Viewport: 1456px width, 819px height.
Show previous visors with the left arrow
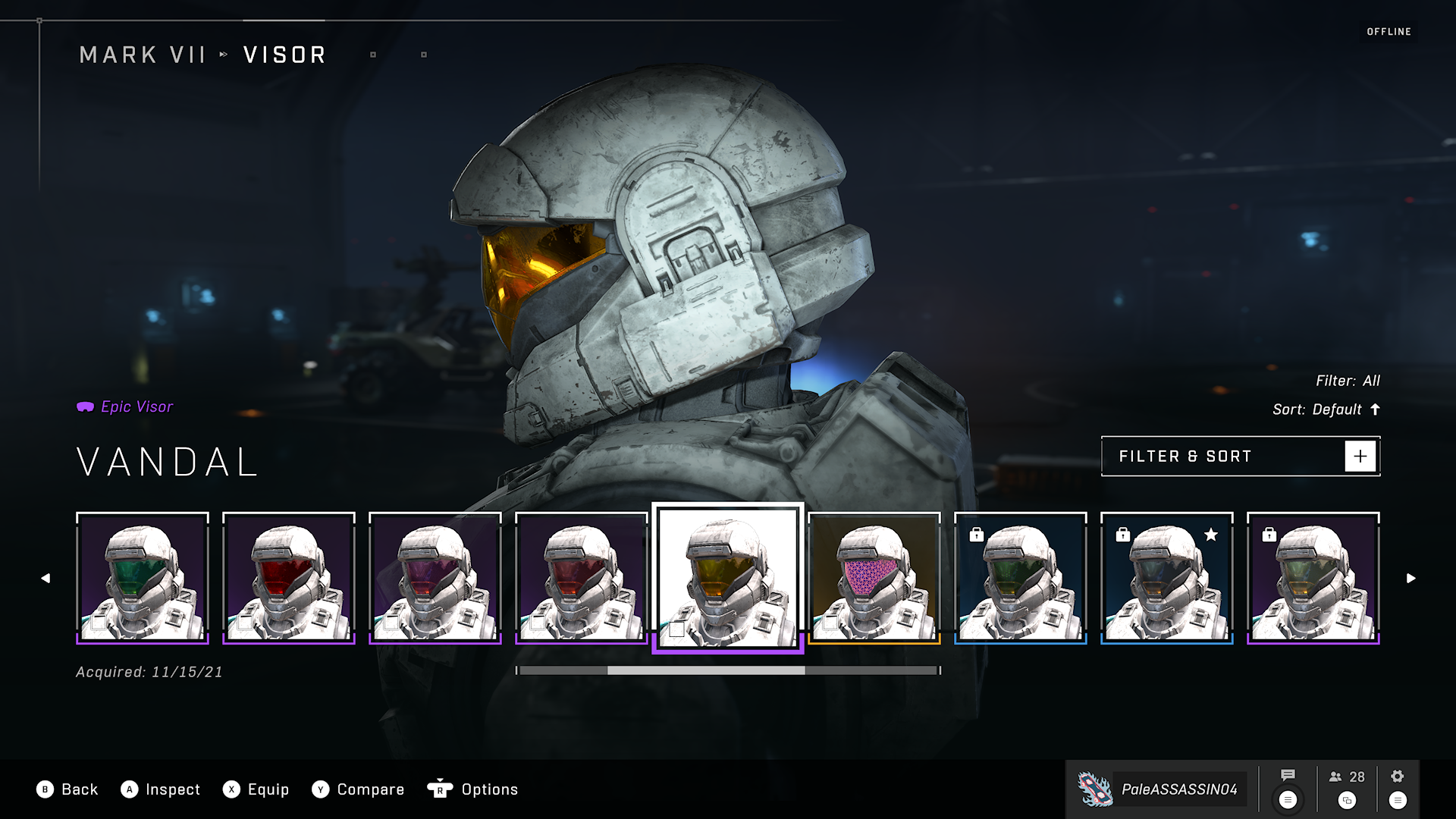(x=45, y=579)
